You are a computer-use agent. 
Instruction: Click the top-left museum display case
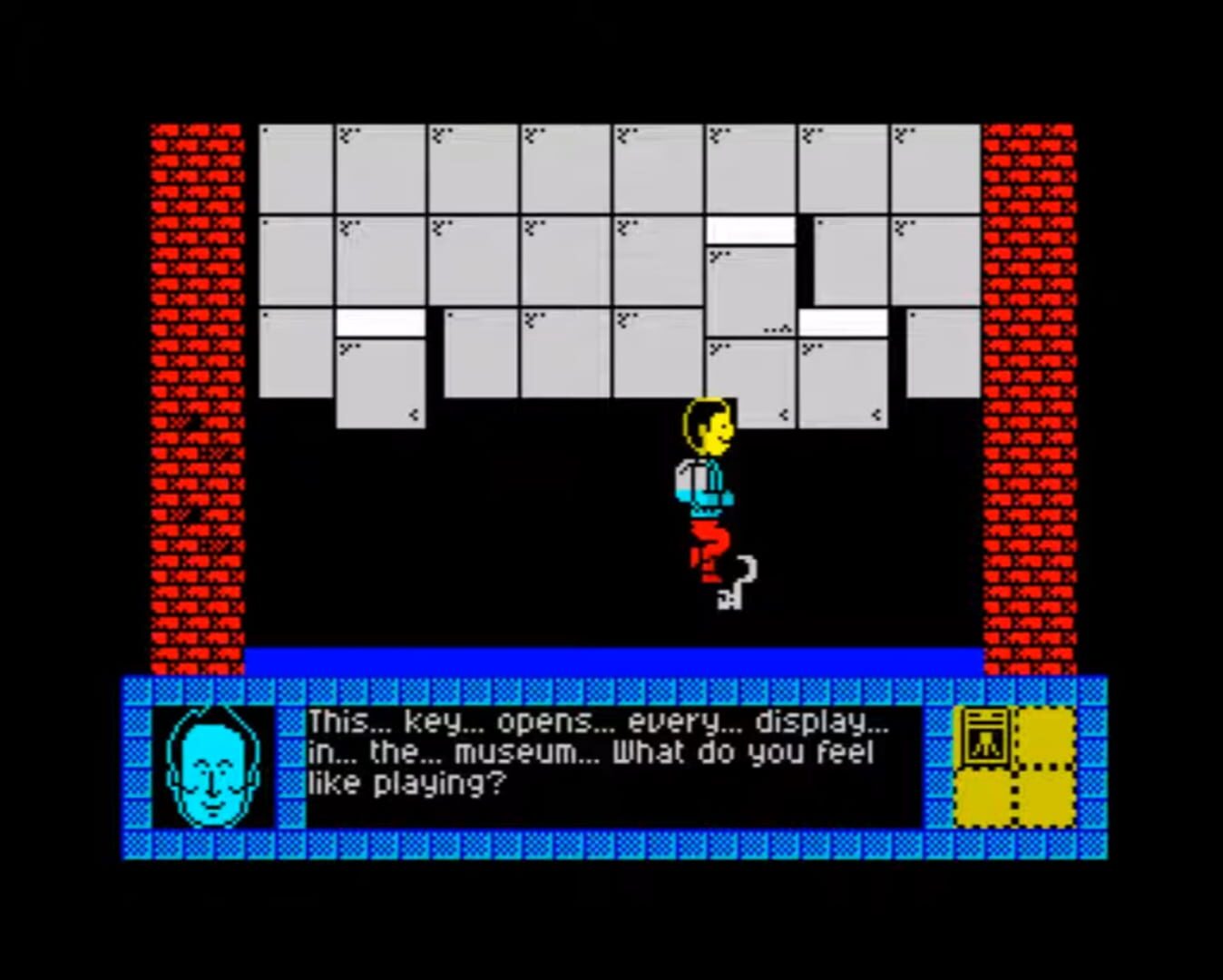tap(295, 168)
